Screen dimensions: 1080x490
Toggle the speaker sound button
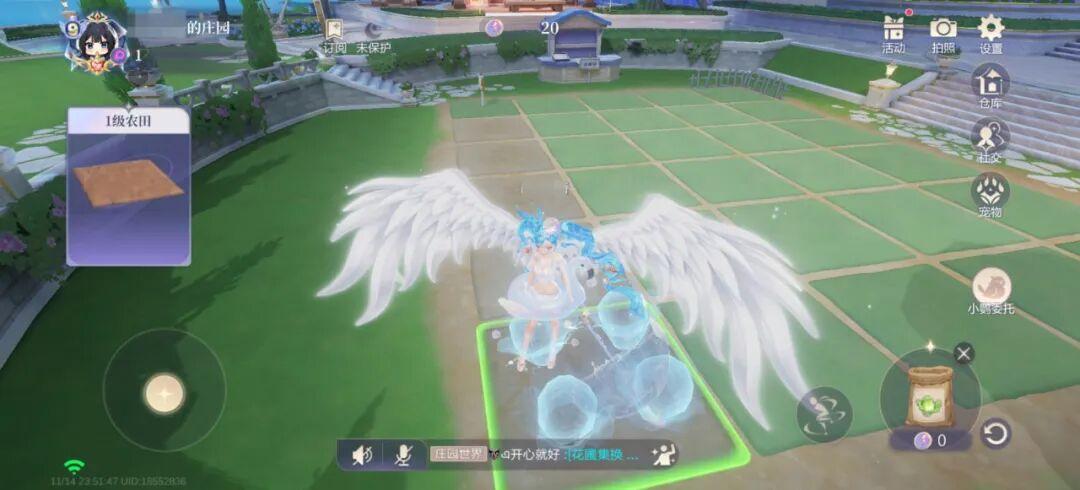click(362, 456)
